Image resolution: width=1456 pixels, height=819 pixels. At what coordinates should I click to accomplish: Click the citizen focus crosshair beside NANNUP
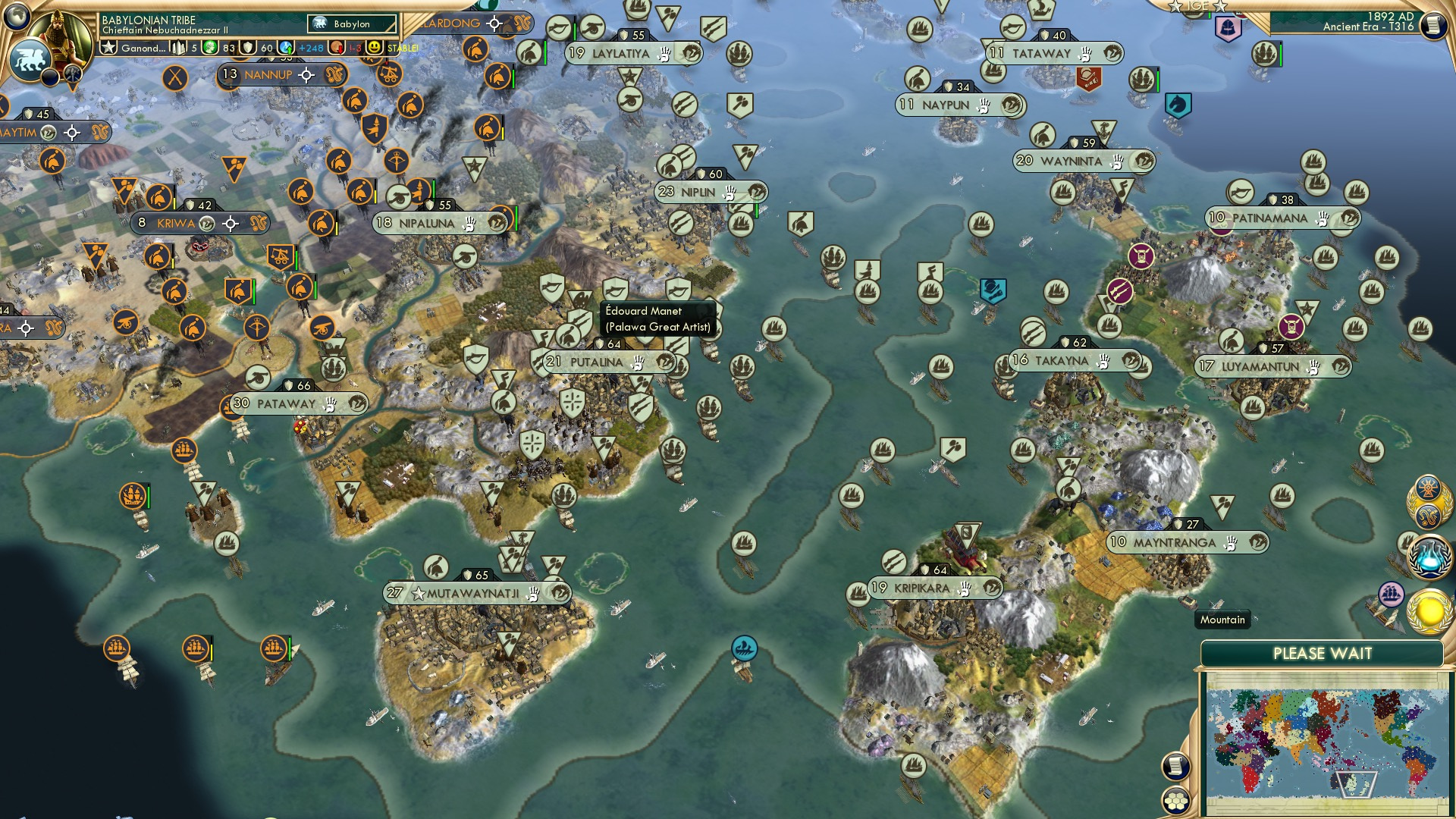point(306,74)
